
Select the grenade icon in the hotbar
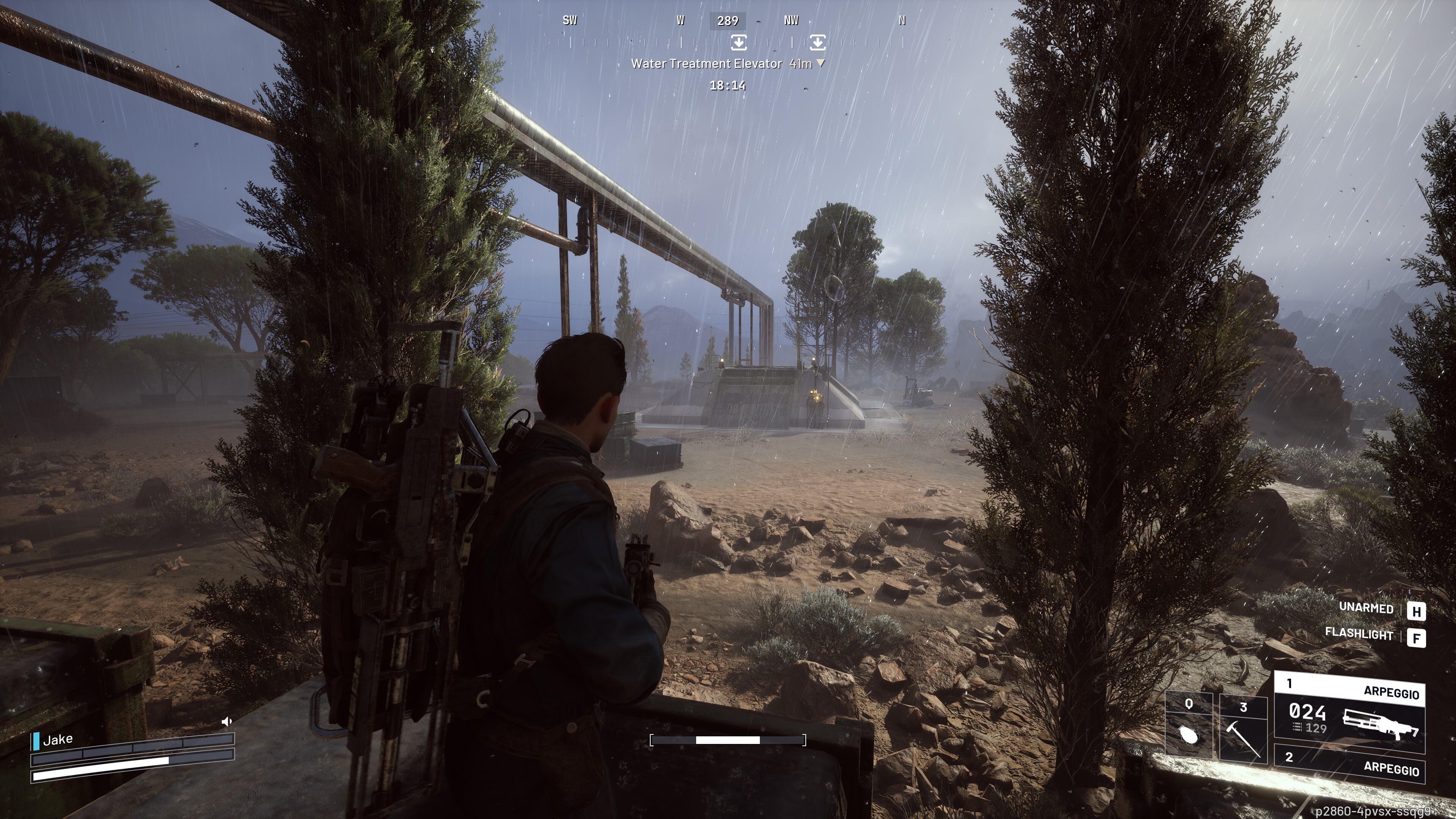pyautogui.click(x=1189, y=735)
